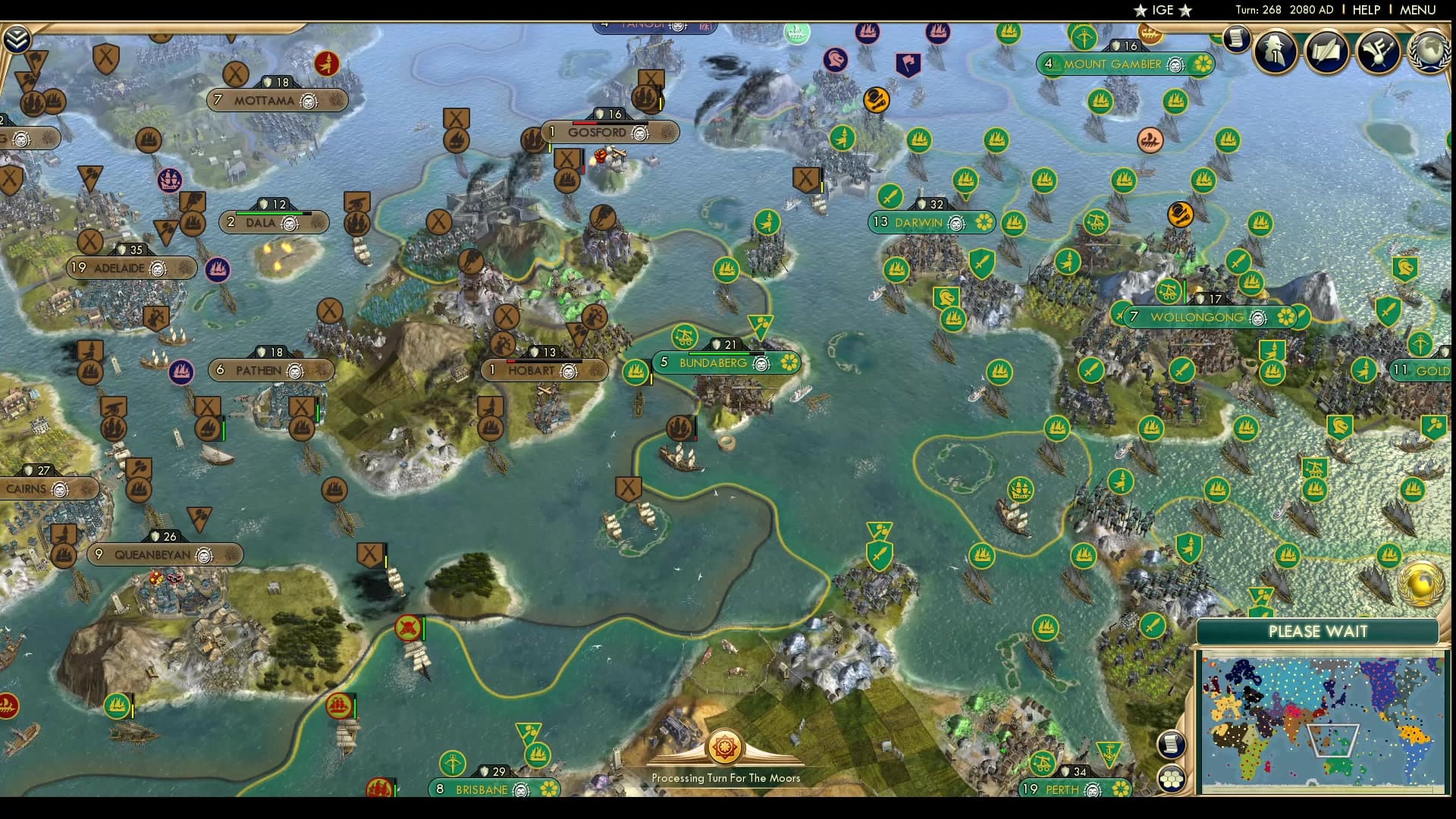Viewport: 1456px width, 819px height.
Task: Select the green anchor unit icon near Perth
Action: (1109, 751)
